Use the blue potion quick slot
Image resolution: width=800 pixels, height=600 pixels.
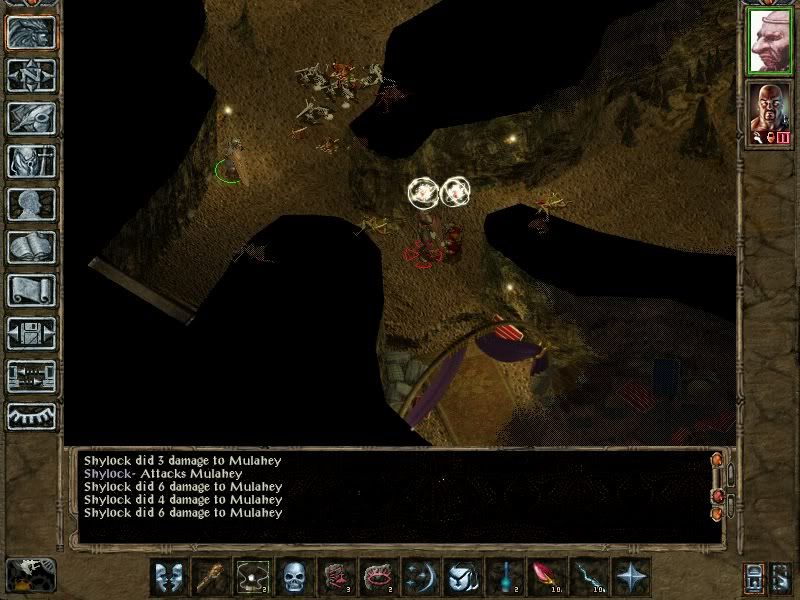click(505, 577)
